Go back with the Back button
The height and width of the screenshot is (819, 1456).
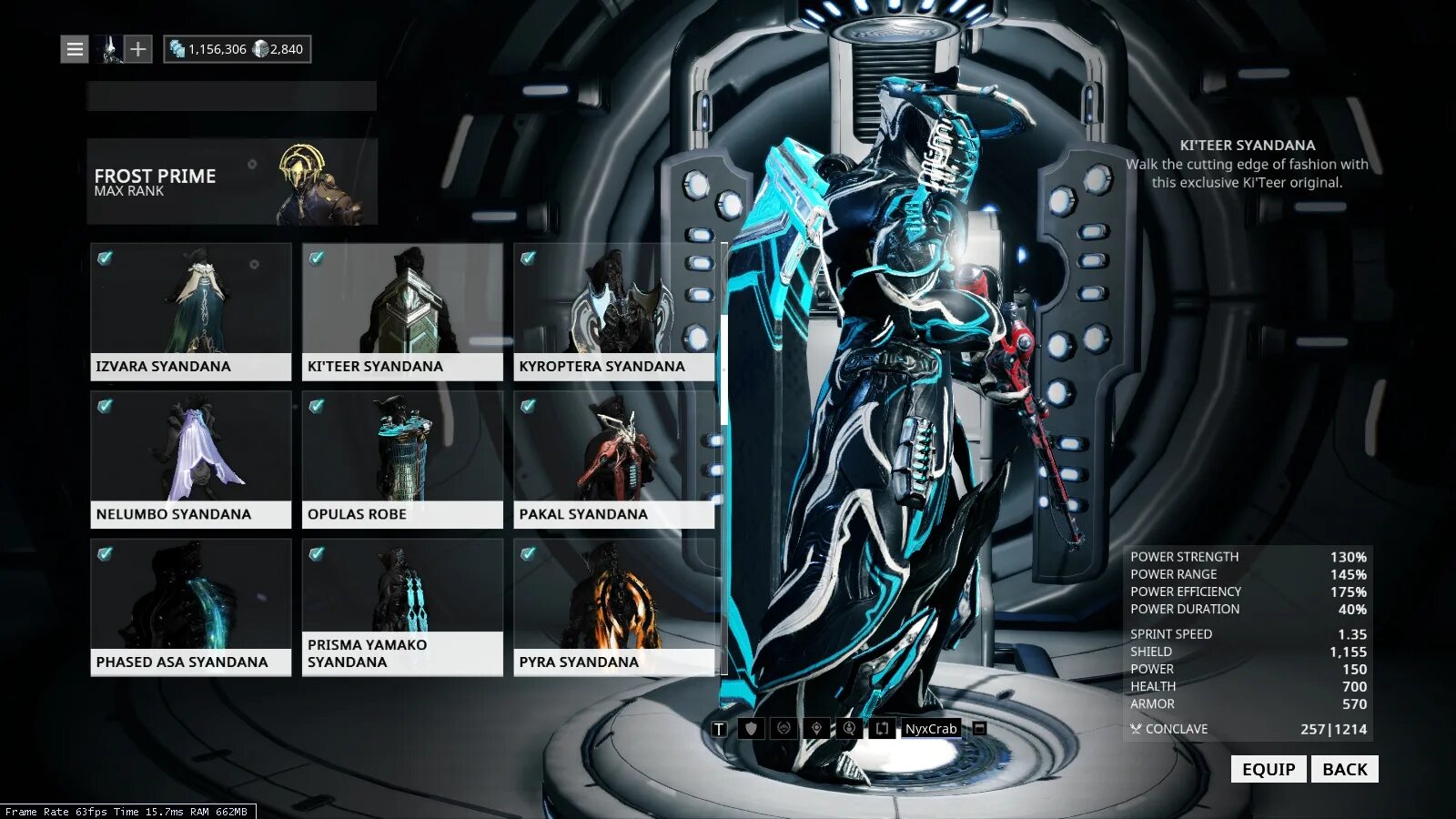coord(1344,769)
